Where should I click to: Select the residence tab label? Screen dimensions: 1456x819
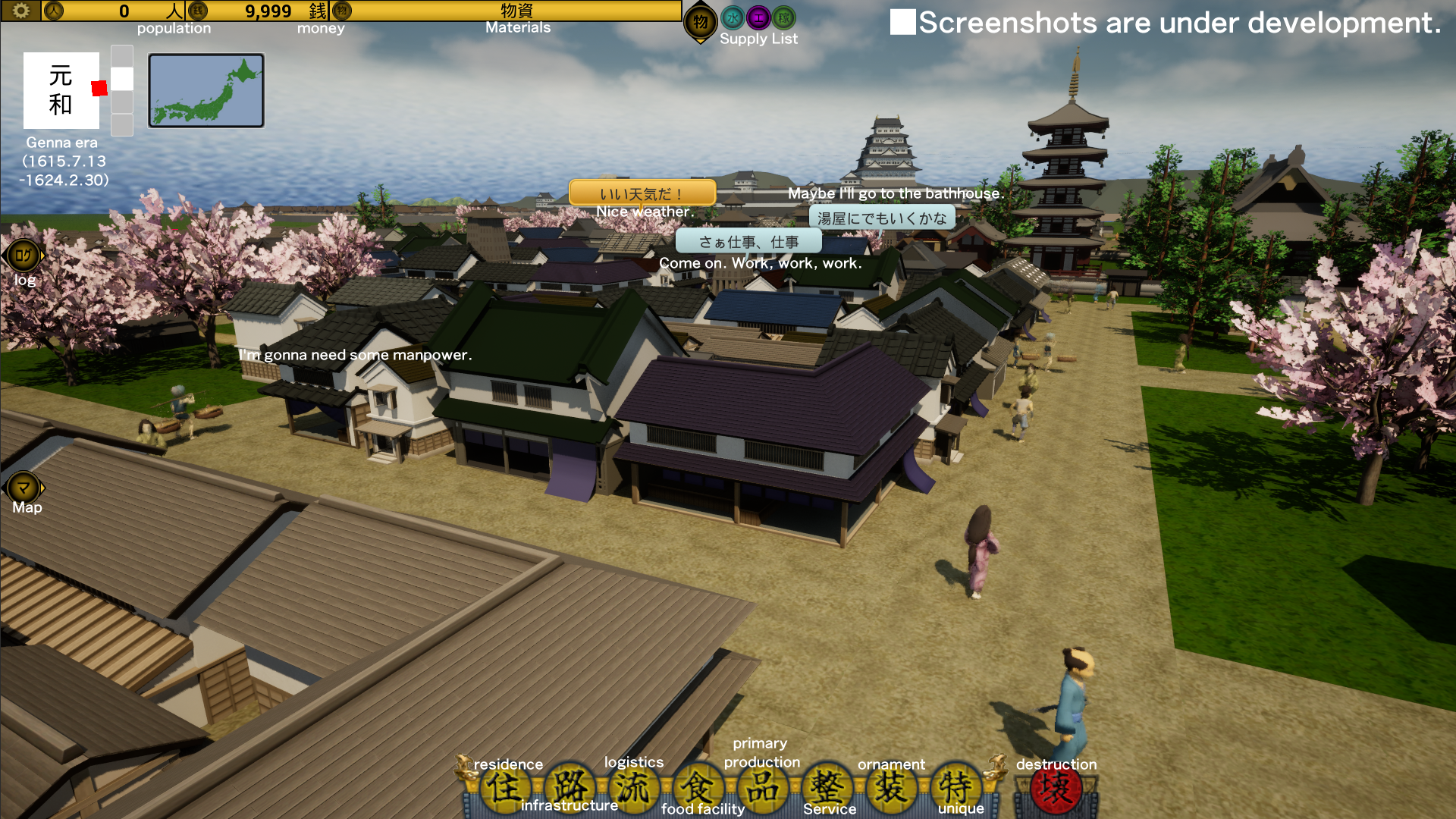507,764
